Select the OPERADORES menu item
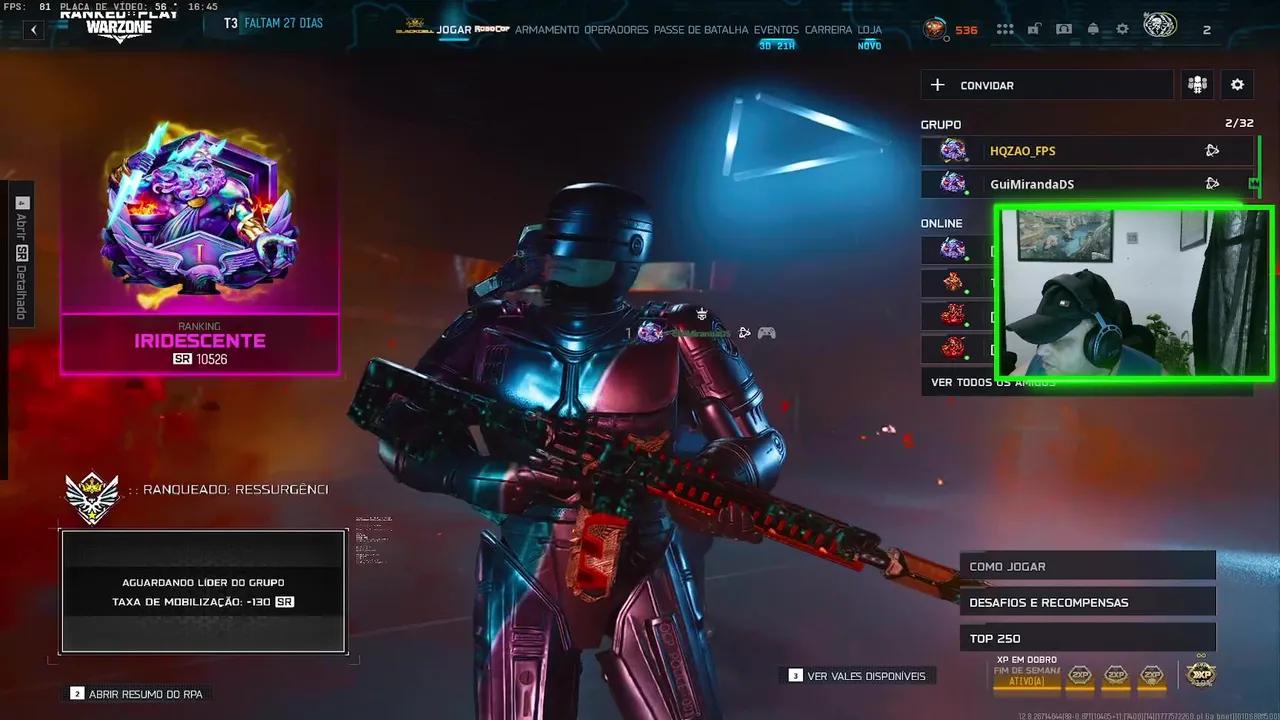 click(617, 30)
